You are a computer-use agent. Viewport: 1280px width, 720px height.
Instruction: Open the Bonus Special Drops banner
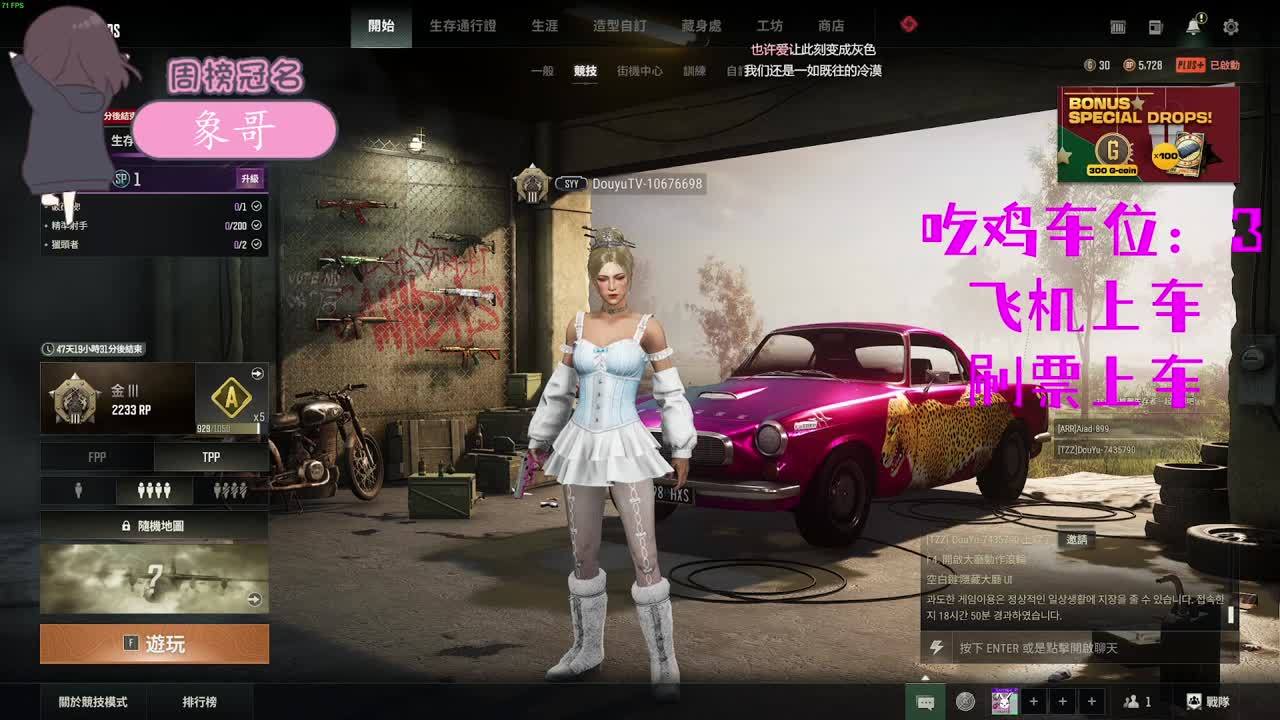click(x=1148, y=134)
